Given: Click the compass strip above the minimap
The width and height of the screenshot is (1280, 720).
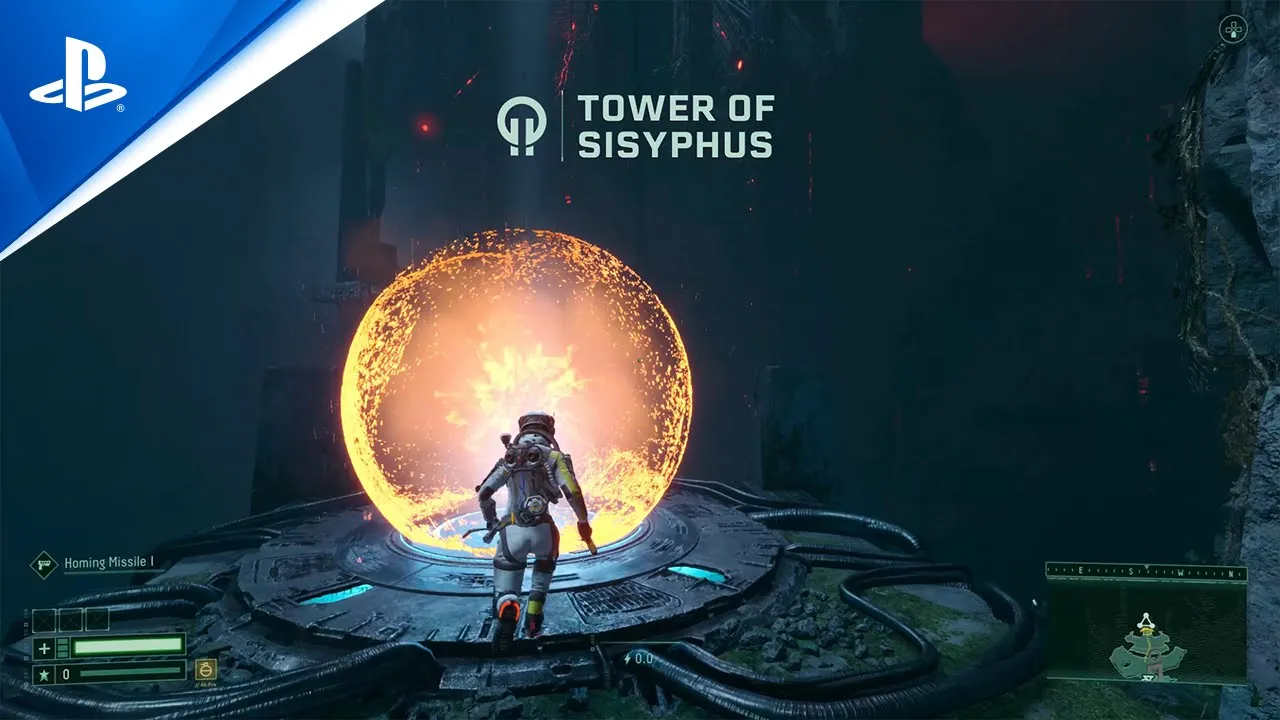Looking at the screenshot, I should (1146, 572).
